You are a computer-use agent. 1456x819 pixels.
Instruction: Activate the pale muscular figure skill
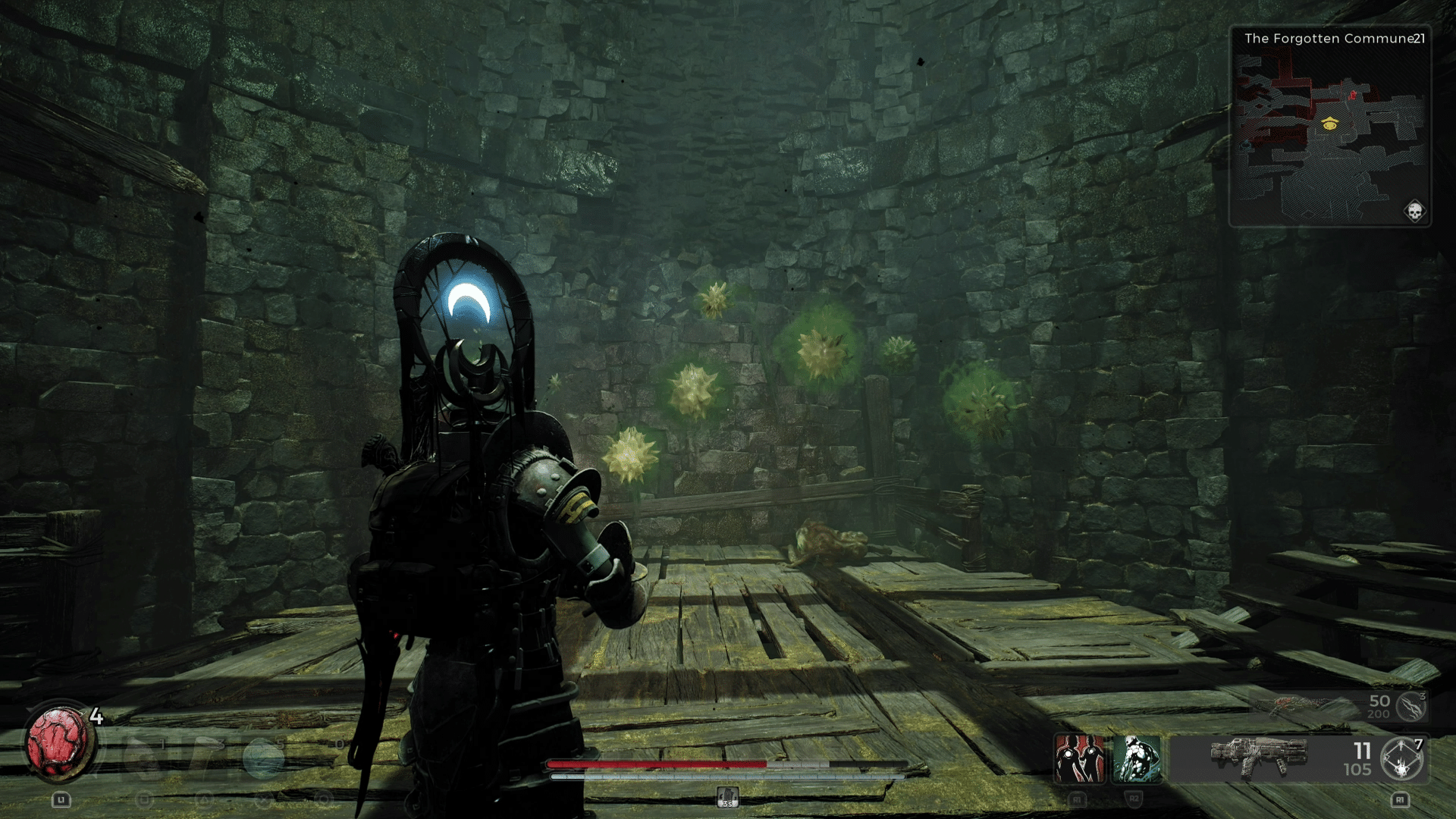click(x=1136, y=758)
